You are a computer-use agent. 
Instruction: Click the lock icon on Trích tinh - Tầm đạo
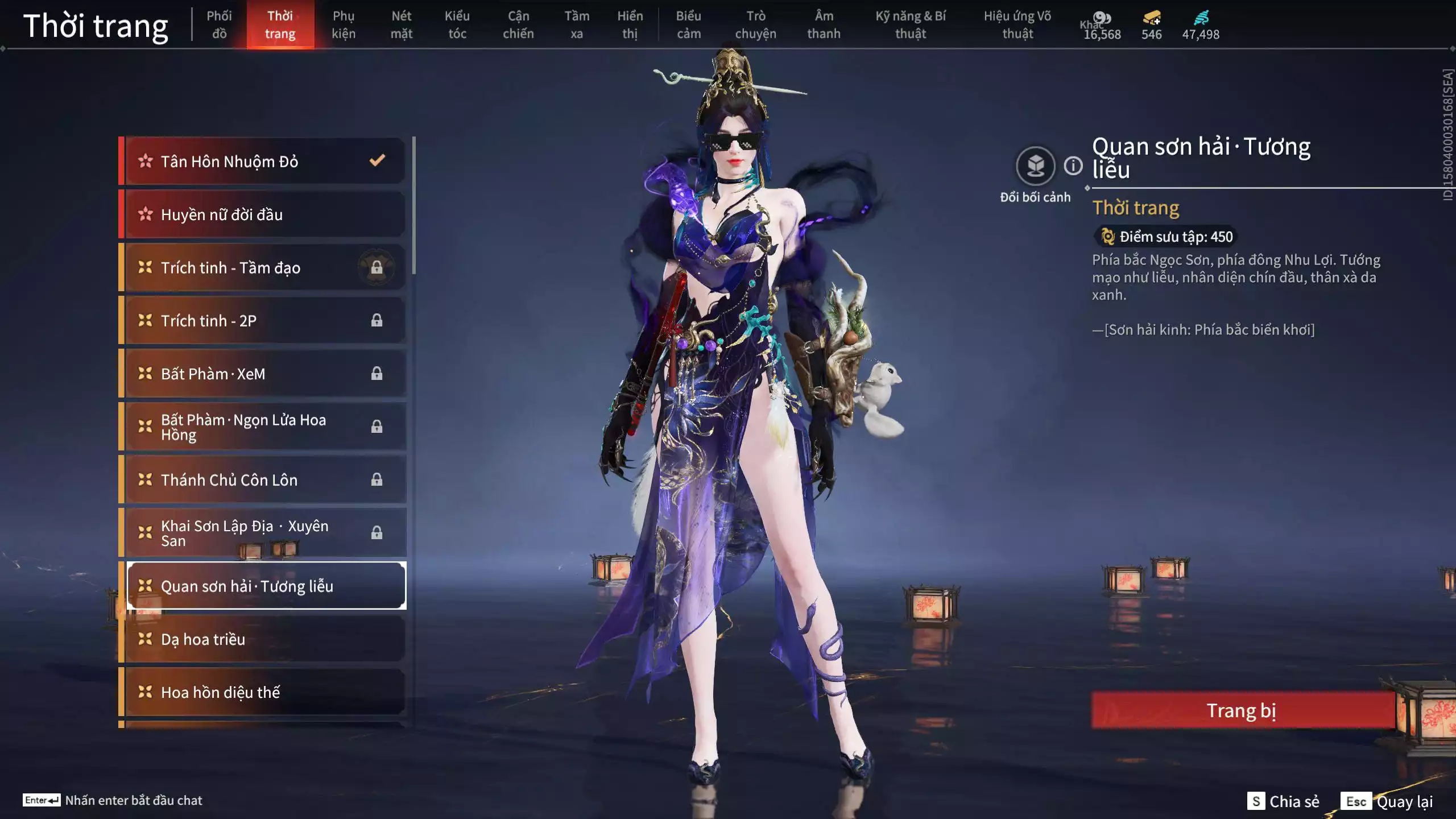click(378, 267)
